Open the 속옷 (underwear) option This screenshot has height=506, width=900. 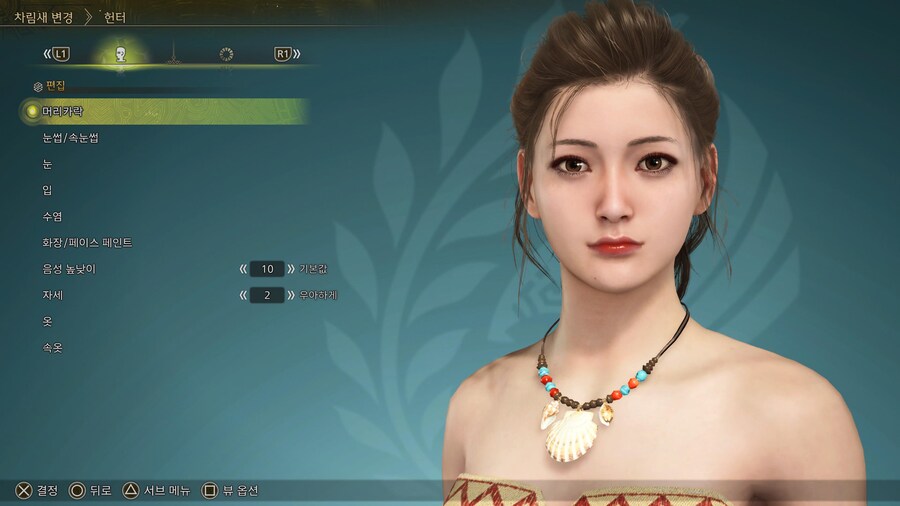pos(52,348)
